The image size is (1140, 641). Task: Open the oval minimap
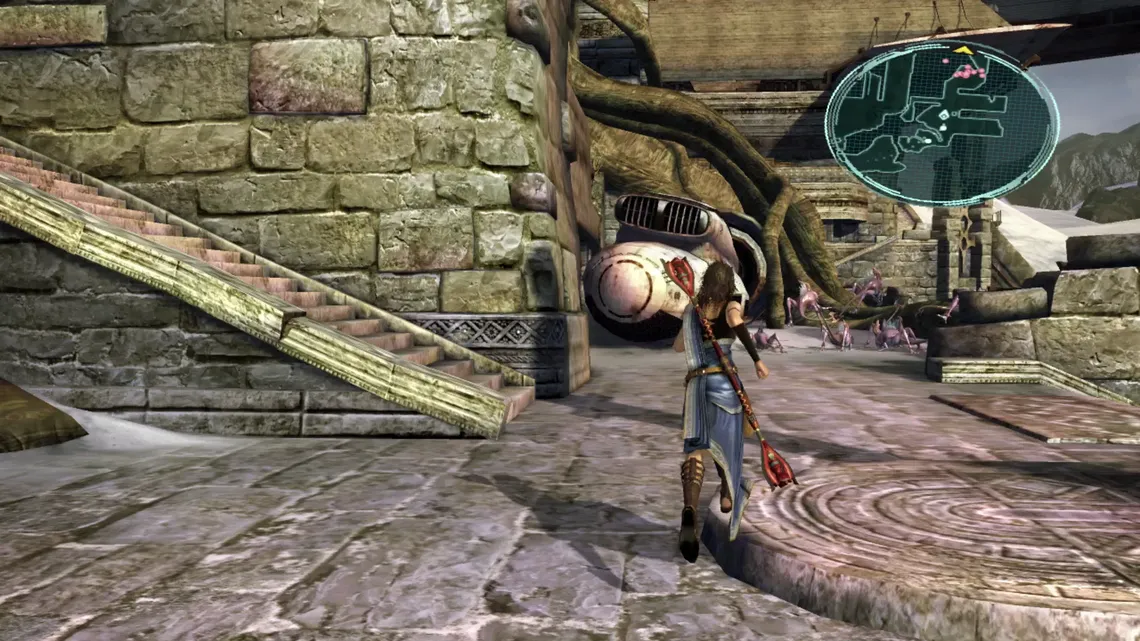pyautogui.click(x=941, y=123)
